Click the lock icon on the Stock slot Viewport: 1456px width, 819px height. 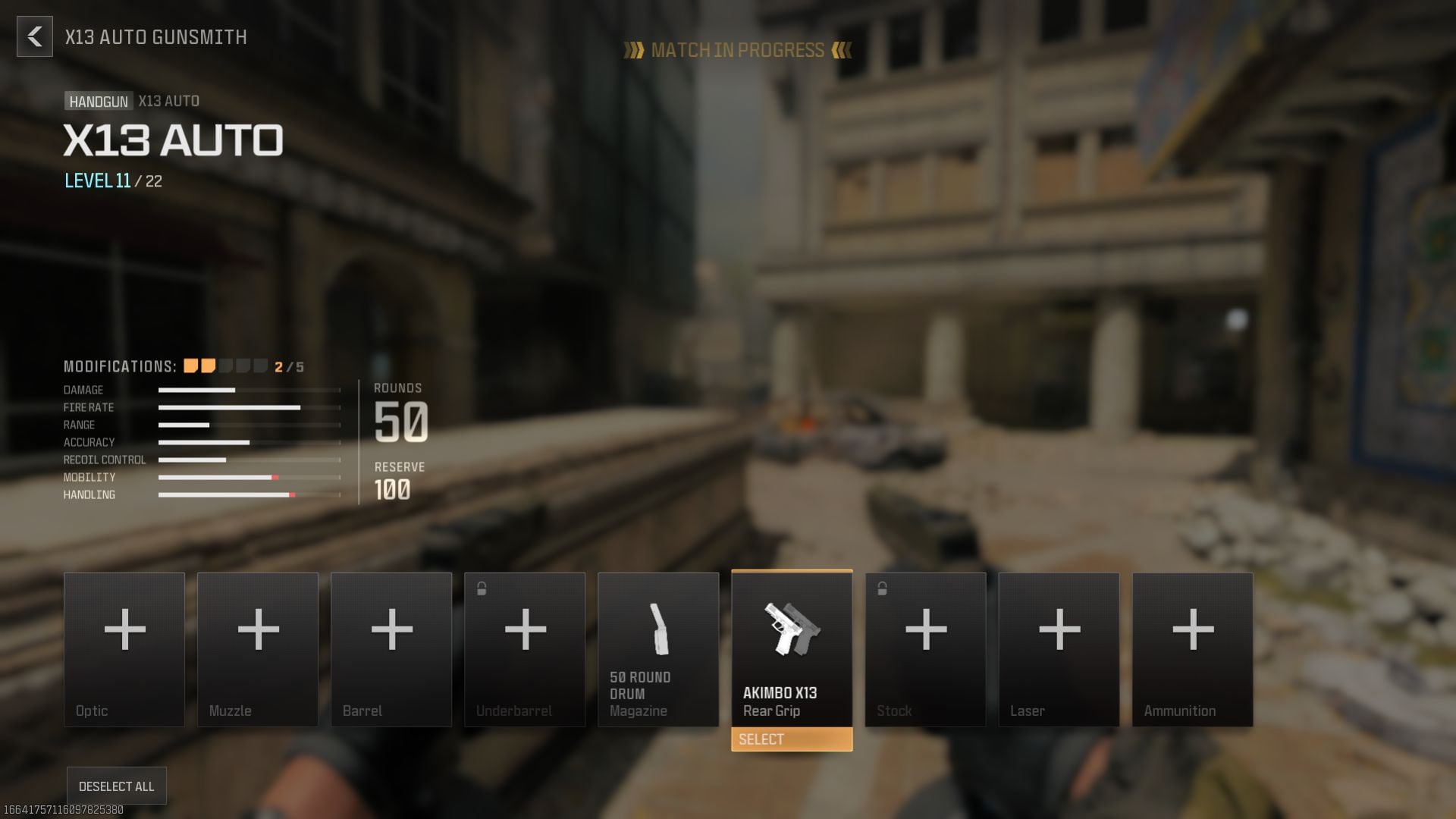881,587
